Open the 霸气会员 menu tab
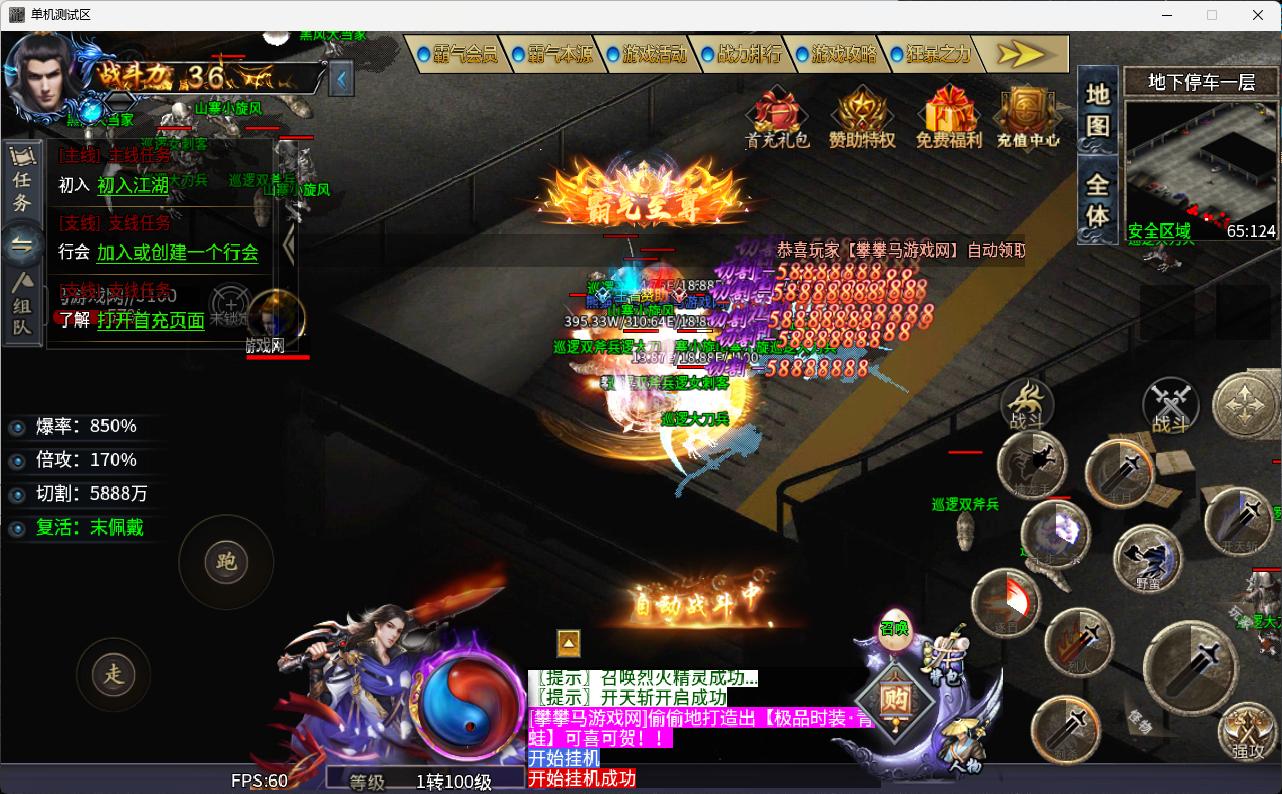Image resolution: width=1282 pixels, height=794 pixels. click(x=456, y=54)
